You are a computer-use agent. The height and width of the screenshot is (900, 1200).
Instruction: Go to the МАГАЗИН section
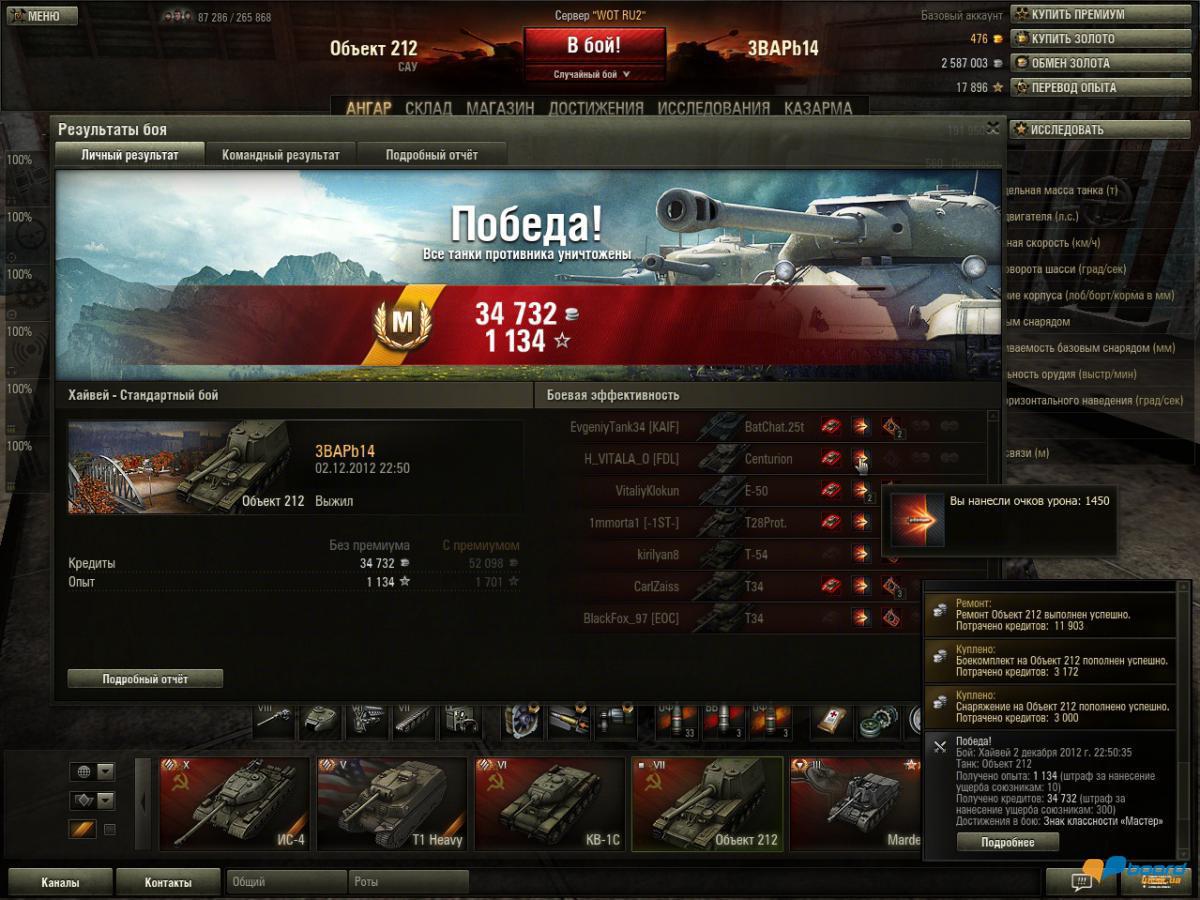tap(500, 108)
